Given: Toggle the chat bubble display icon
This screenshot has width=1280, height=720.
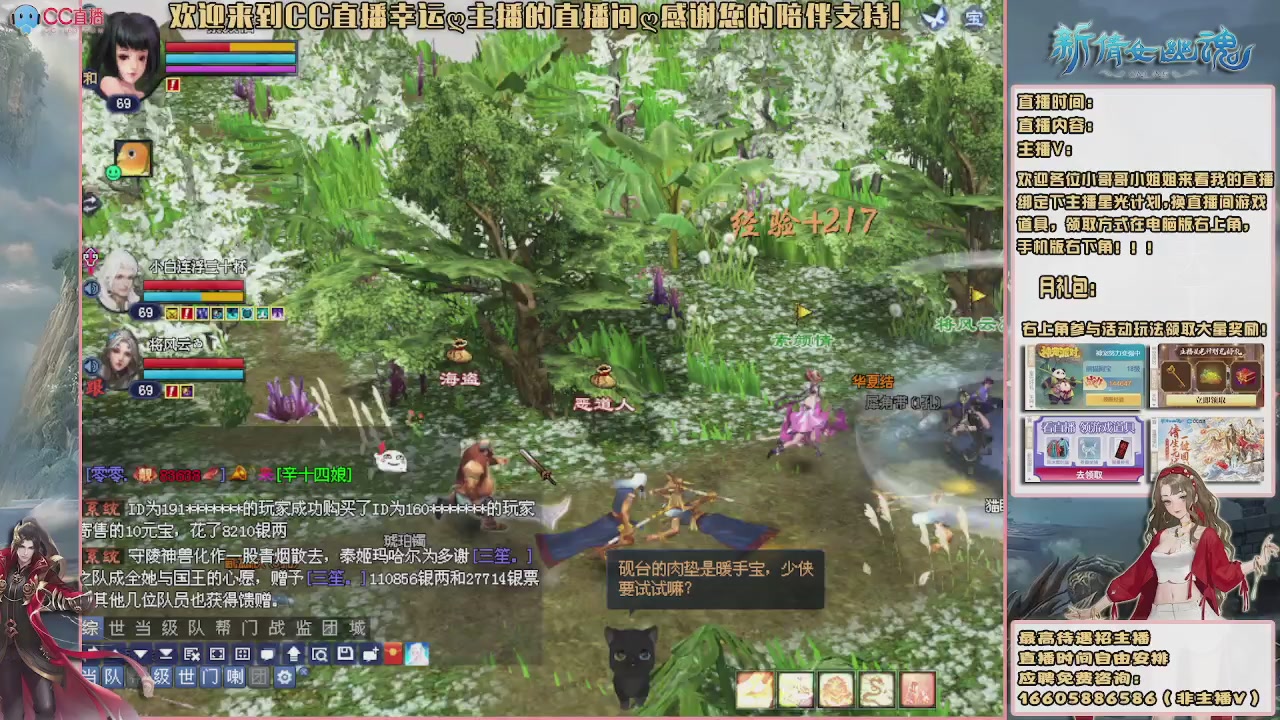Looking at the screenshot, I should pyautogui.click(x=266, y=654).
